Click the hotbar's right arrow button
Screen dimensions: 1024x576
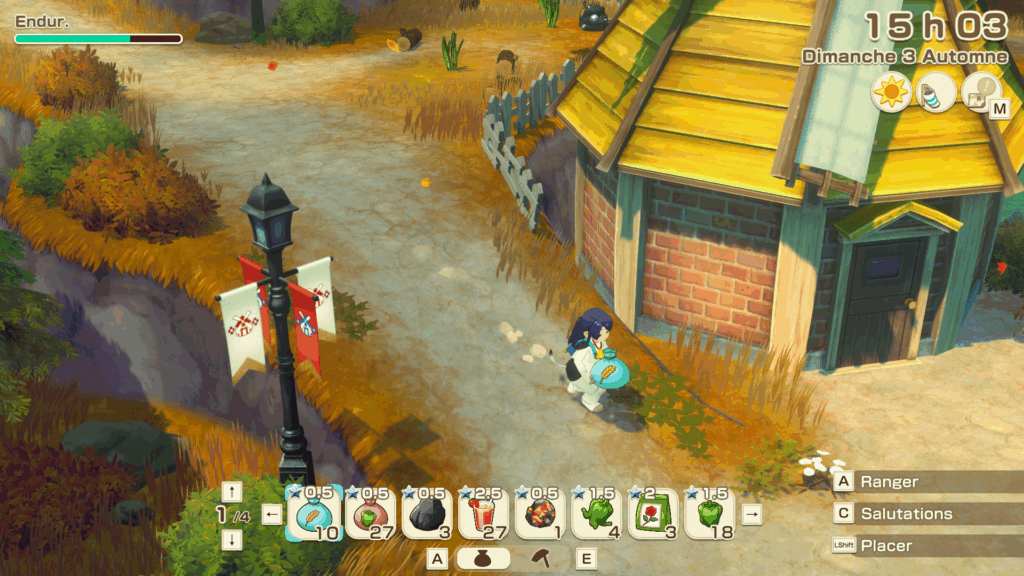pyautogui.click(x=753, y=514)
